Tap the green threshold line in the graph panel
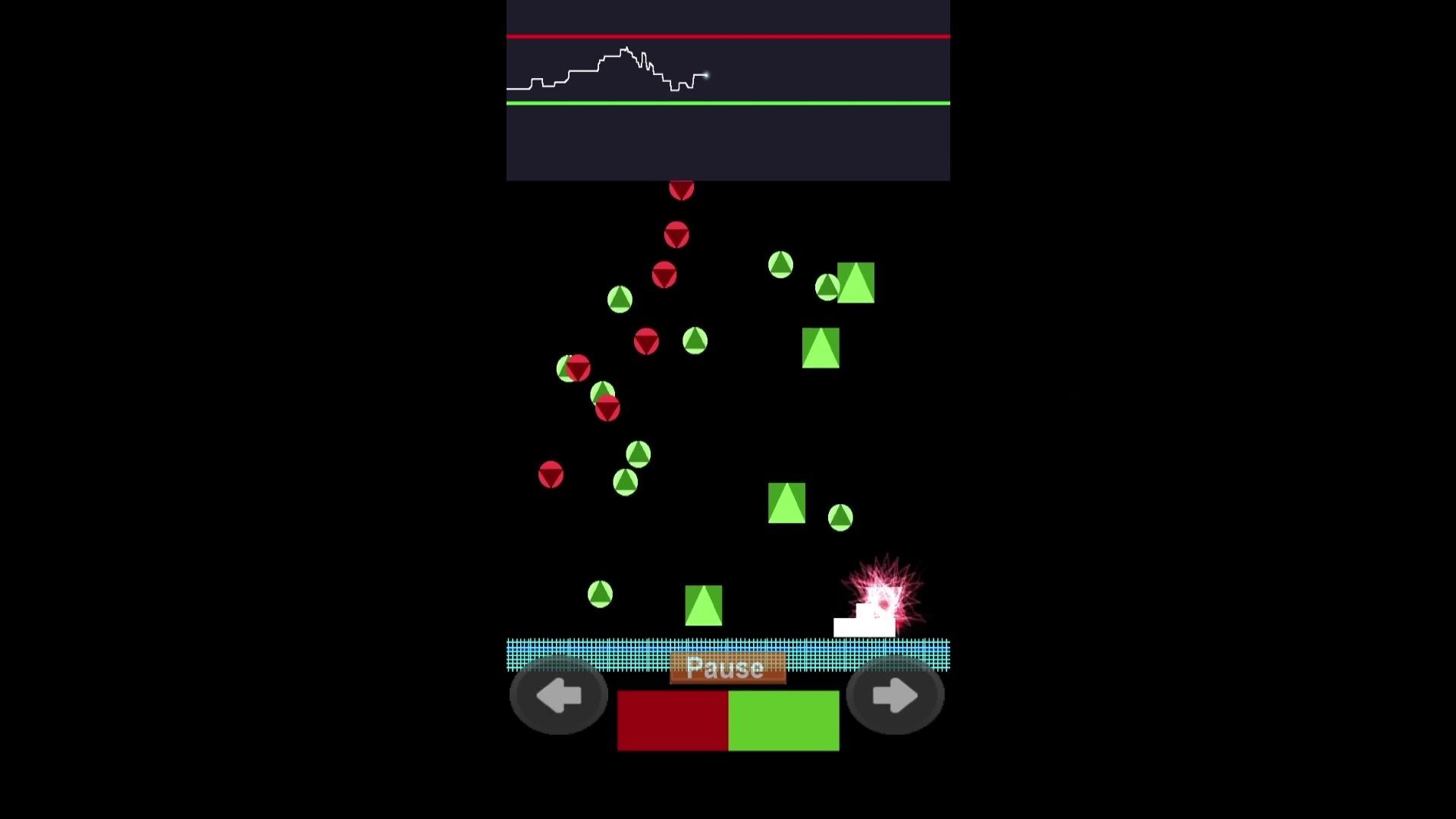Image resolution: width=1456 pixels, height=819 pixels. point(728,102)
